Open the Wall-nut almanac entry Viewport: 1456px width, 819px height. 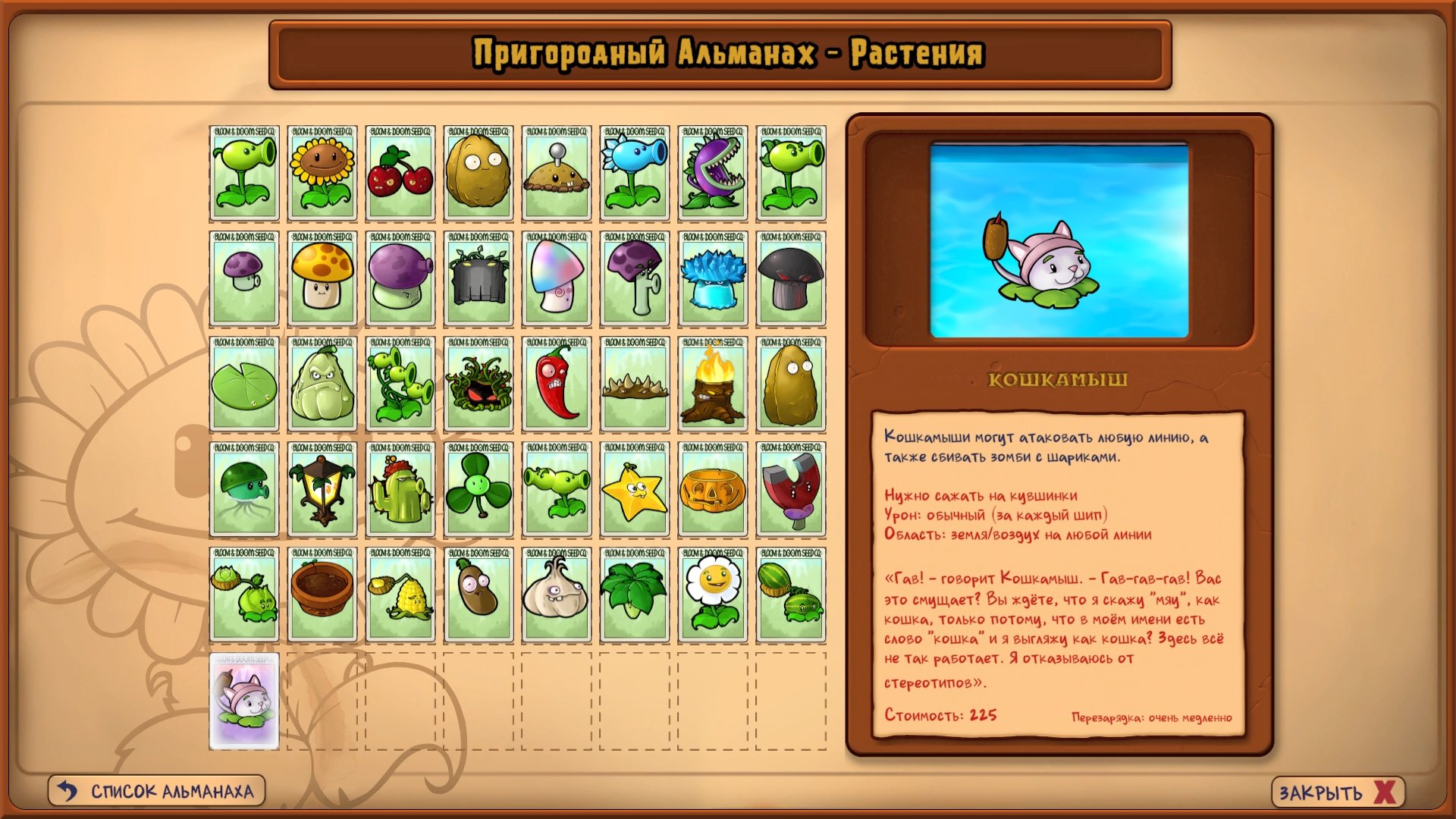pyautogui.click(x=479, y=174)
